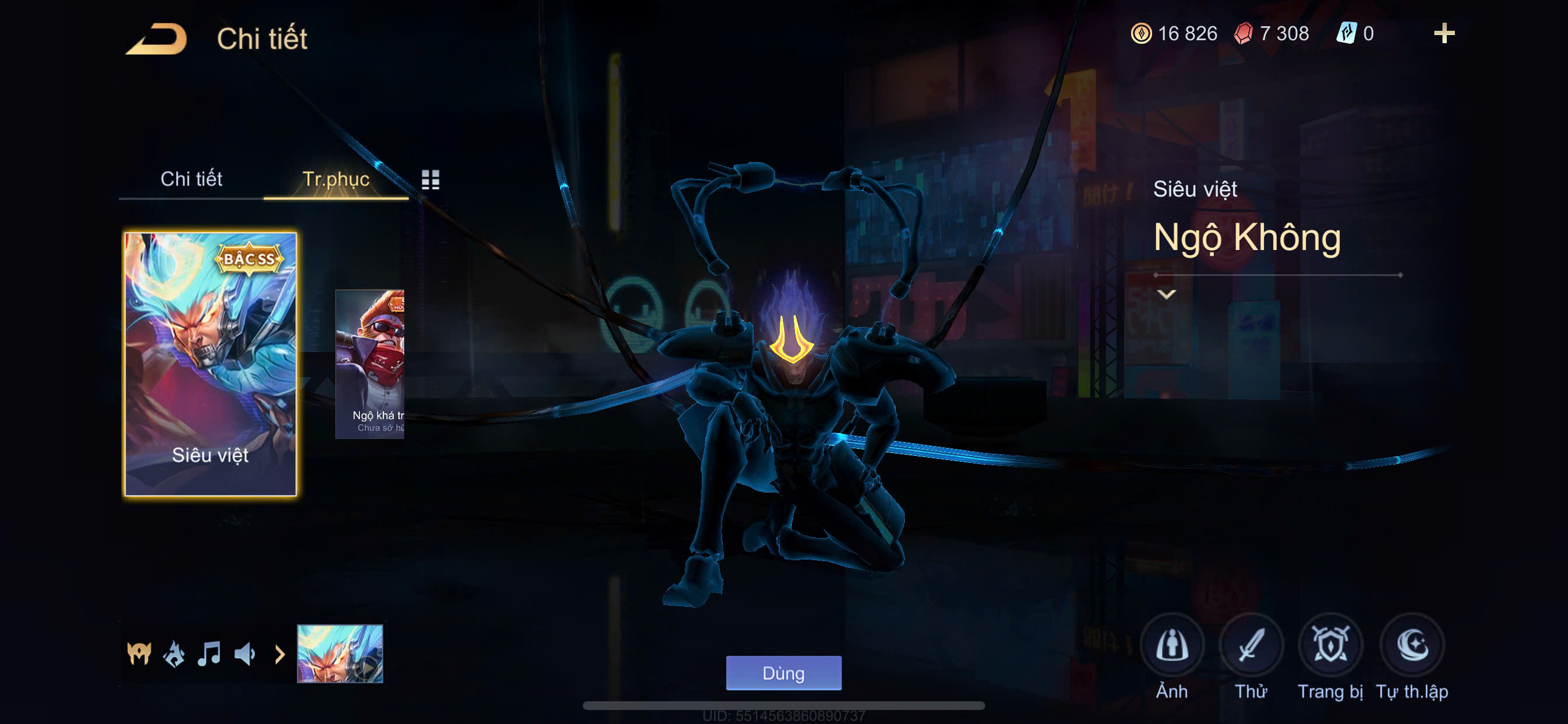Open the Tr.phục skins tab
The width and height of the screenshot is (1568, 724).
[335, 179]
